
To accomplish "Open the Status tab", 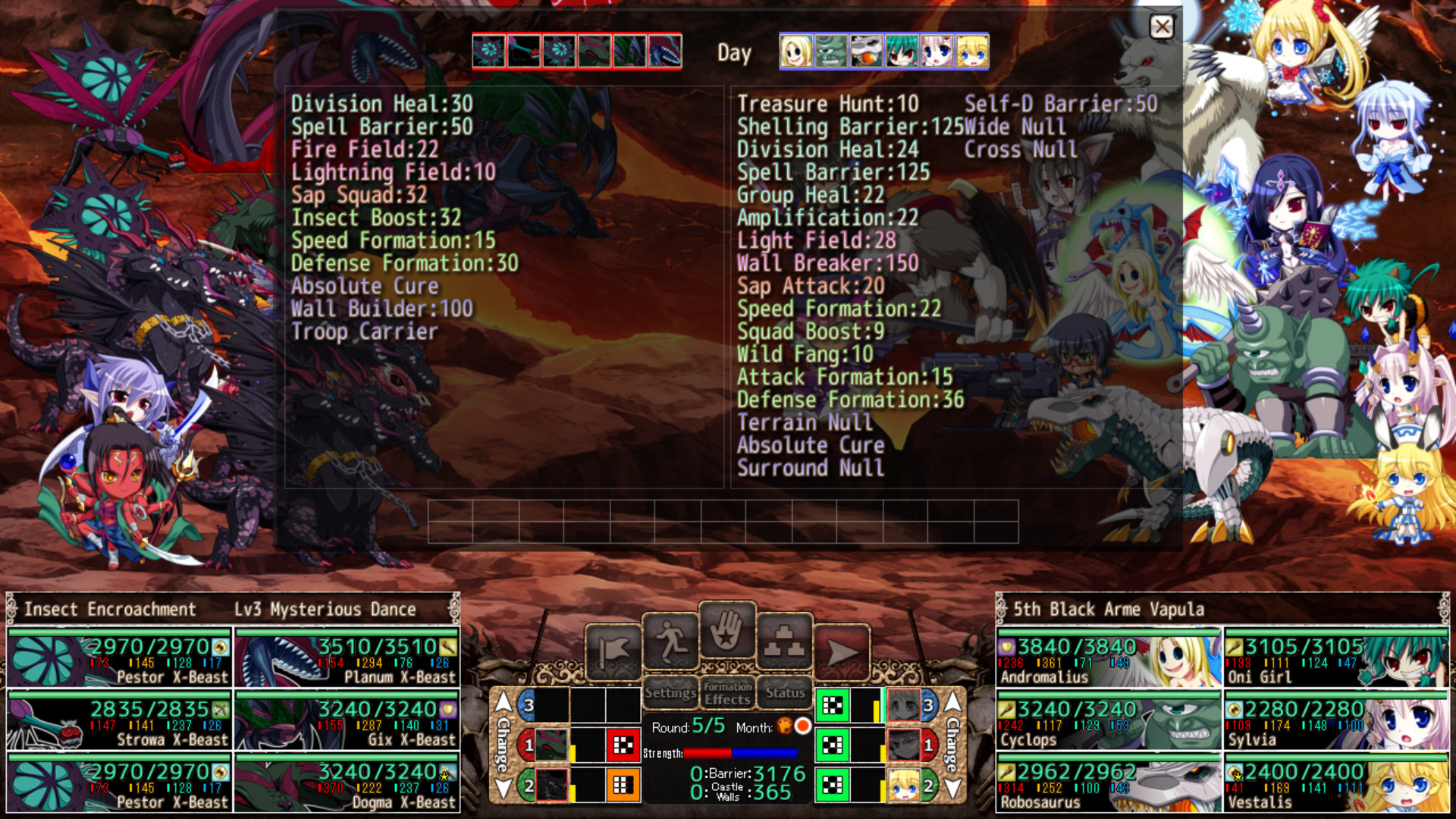I will pyautogui.click(x=786, y=694).
